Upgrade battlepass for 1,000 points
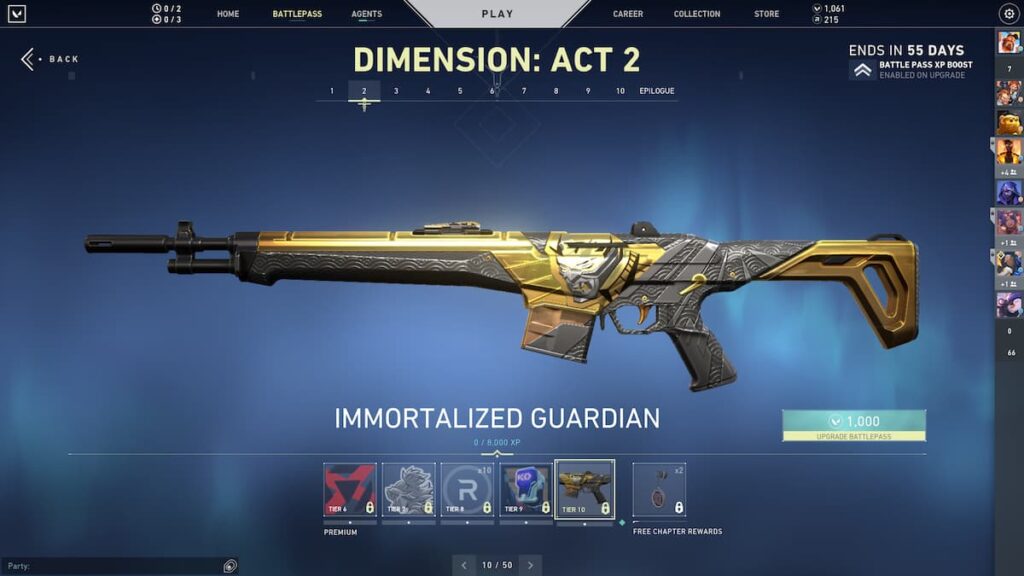The image size is (1024, 576). 854,425
